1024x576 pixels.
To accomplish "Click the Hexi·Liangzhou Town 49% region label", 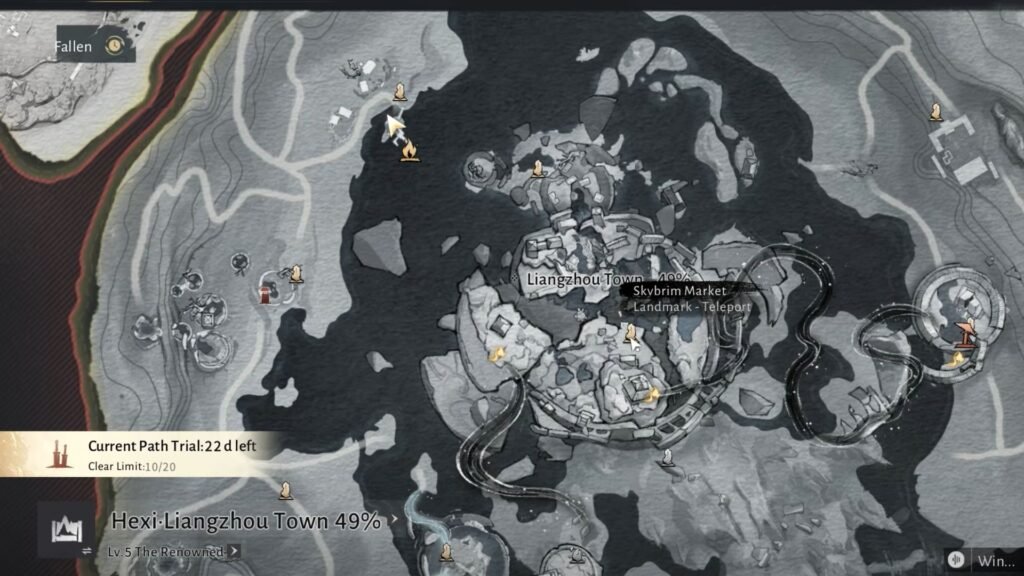I will coord(245,521).
